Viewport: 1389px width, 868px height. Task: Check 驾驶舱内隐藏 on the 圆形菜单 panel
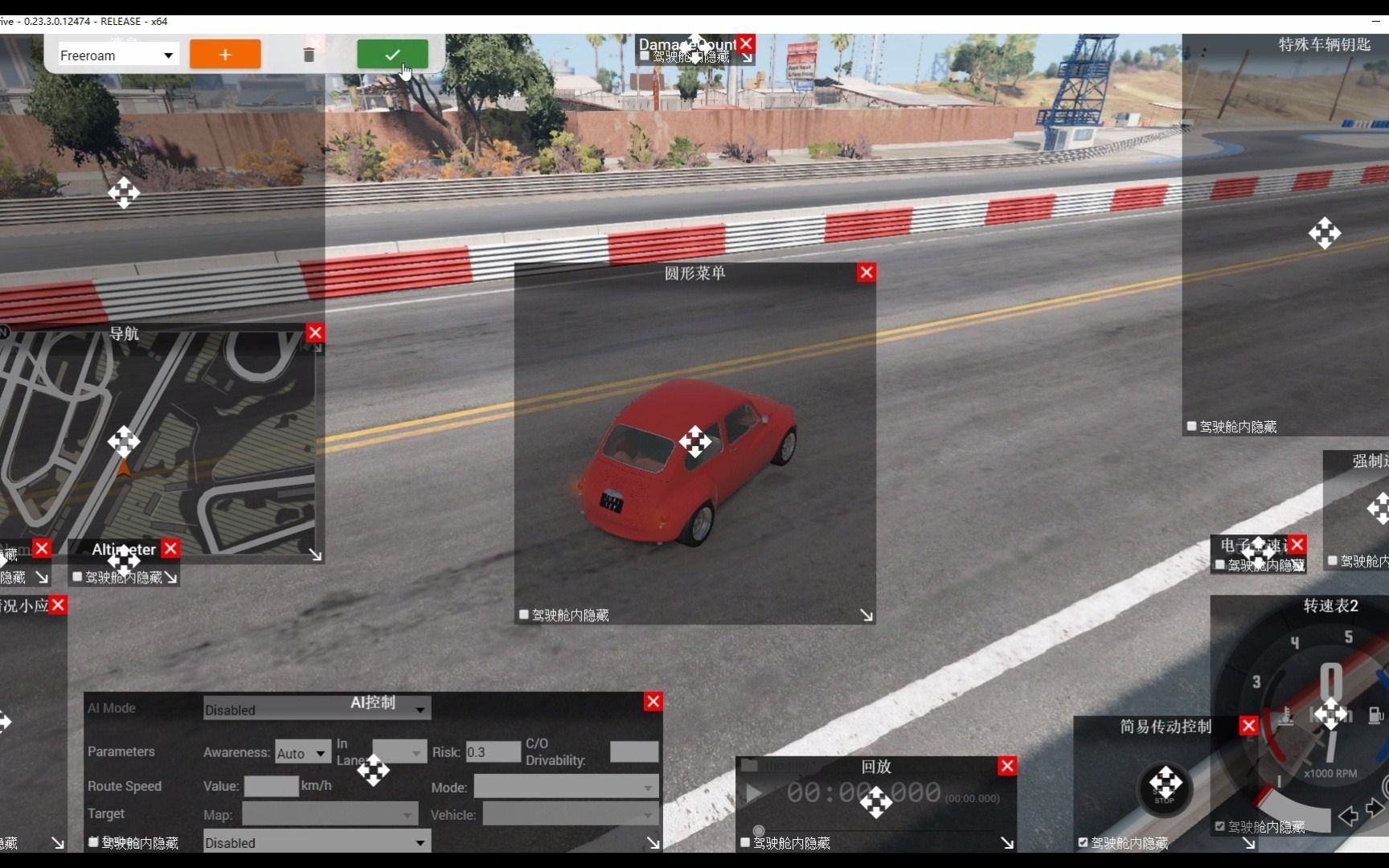click(x=523, y=614)
